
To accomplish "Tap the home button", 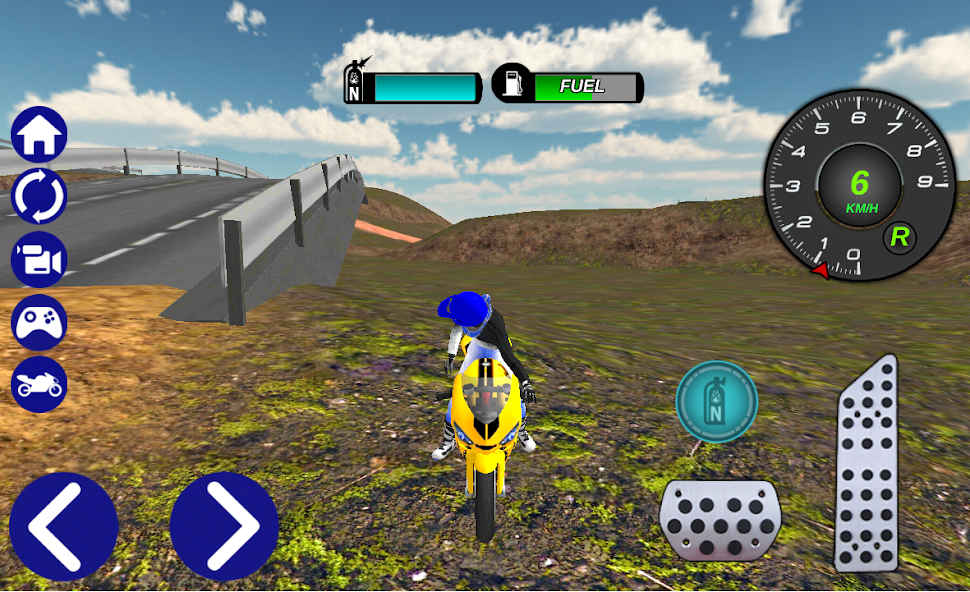I will pyautogui.click(x=39, y=135).
